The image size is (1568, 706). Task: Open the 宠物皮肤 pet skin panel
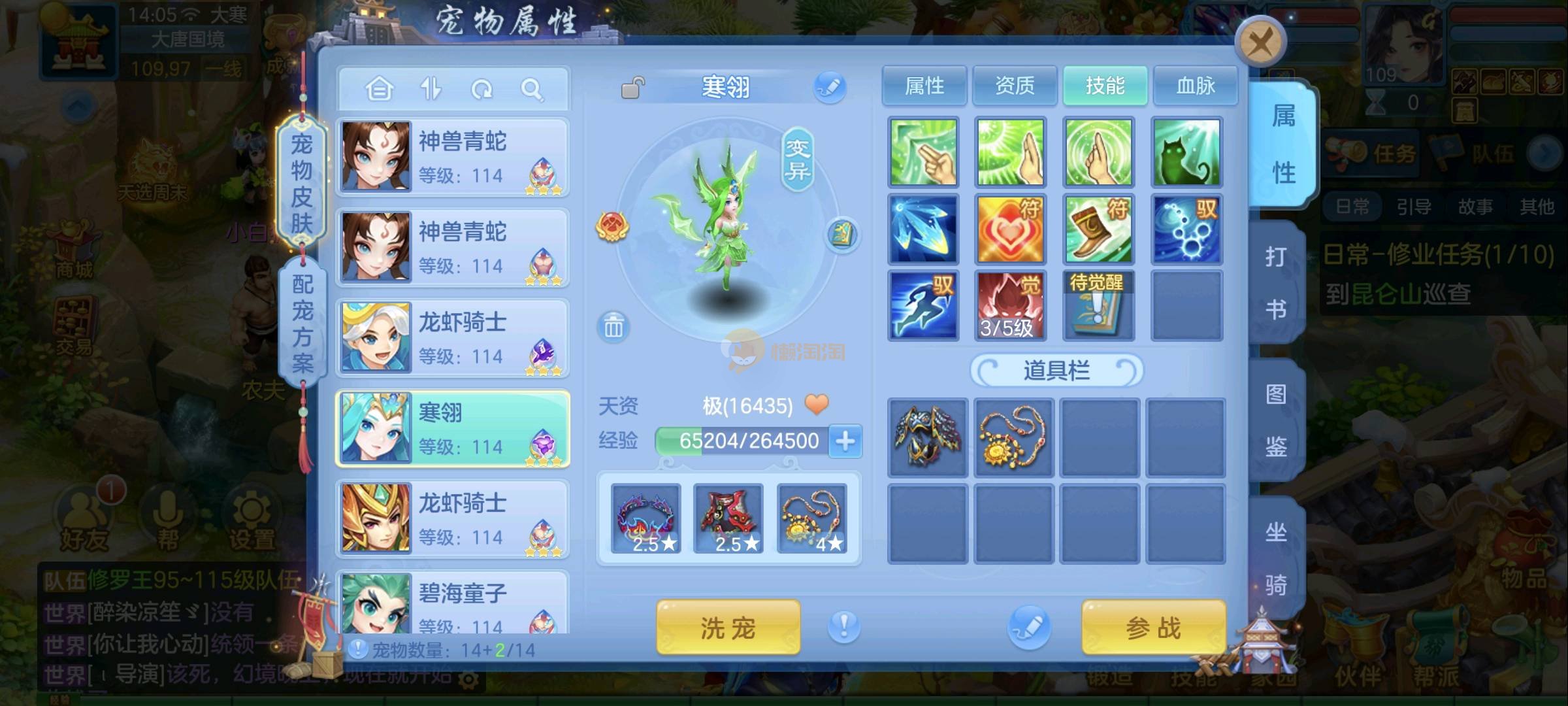click(301, 183)
